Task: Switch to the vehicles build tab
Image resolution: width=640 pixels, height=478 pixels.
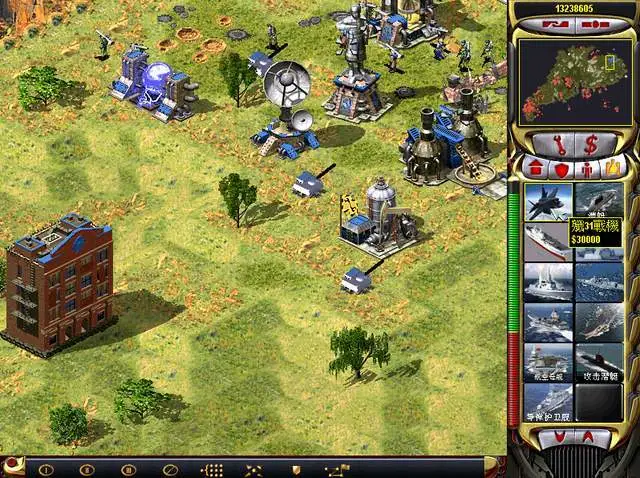Action: tap(614, 167)
